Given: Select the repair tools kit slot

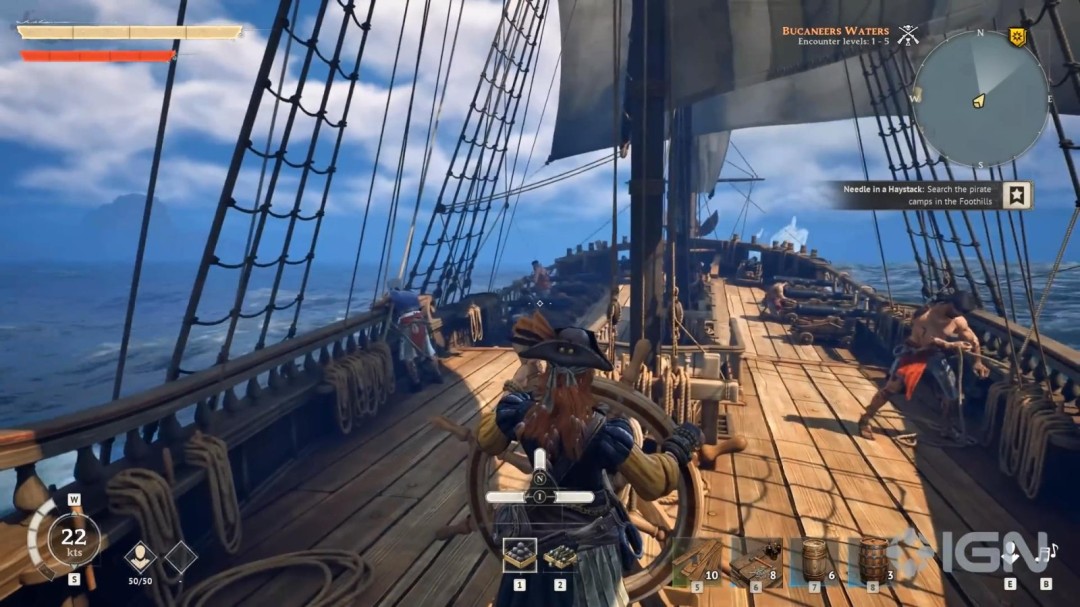Looking at the screenshot, I should coord(755,560).
